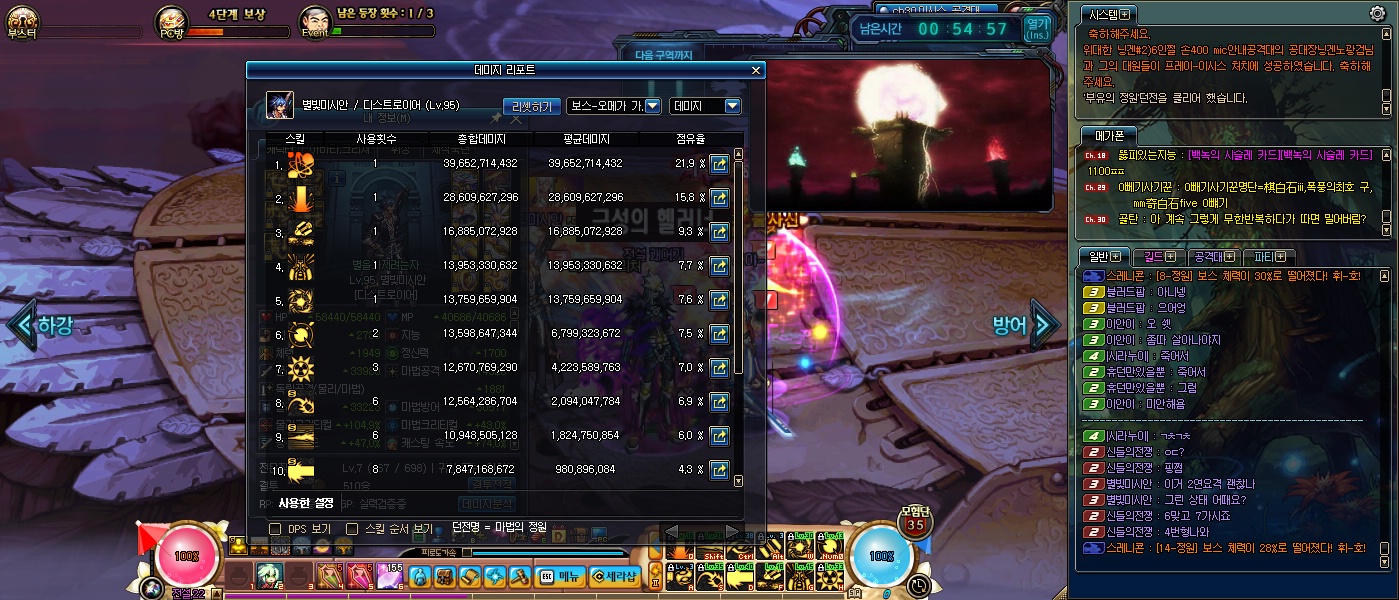This screenshot has height=600, width=1399.
Task: Tick the 스킬 순서 보기 checkbox
Action: point(352,528)
